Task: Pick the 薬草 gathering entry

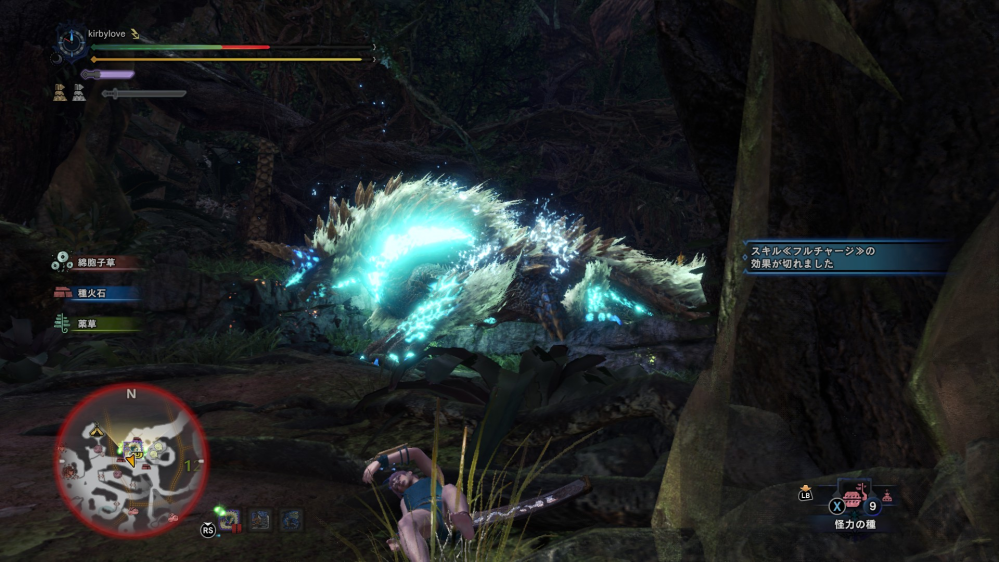Action: 96,323
